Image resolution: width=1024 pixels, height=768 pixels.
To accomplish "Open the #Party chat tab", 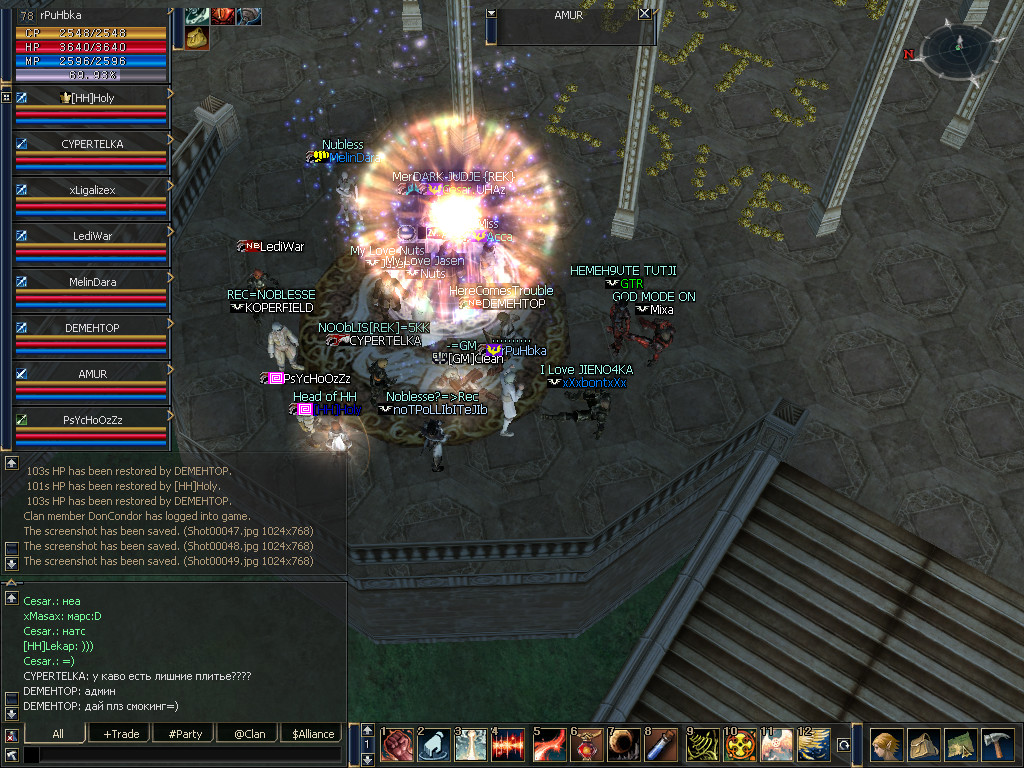I will tap(185, 733).
